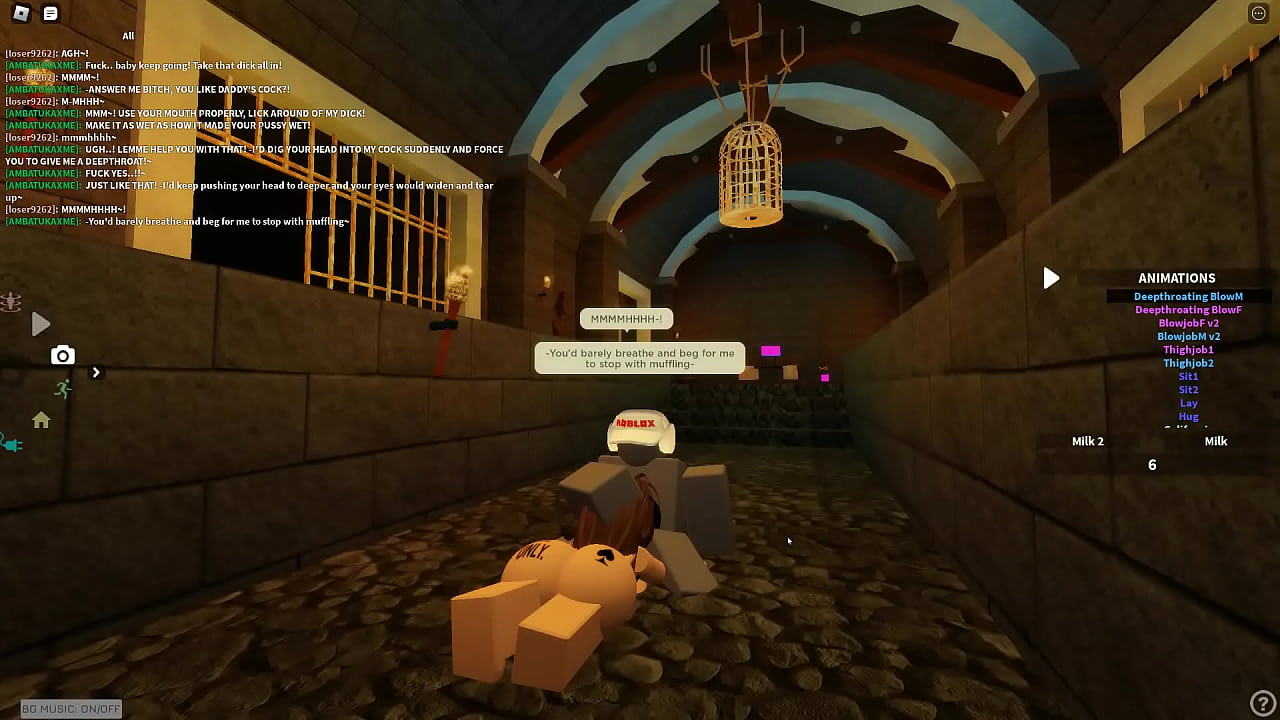Switch to the All chat channel
Screen dimensions: 1280x720
point(128,35)
